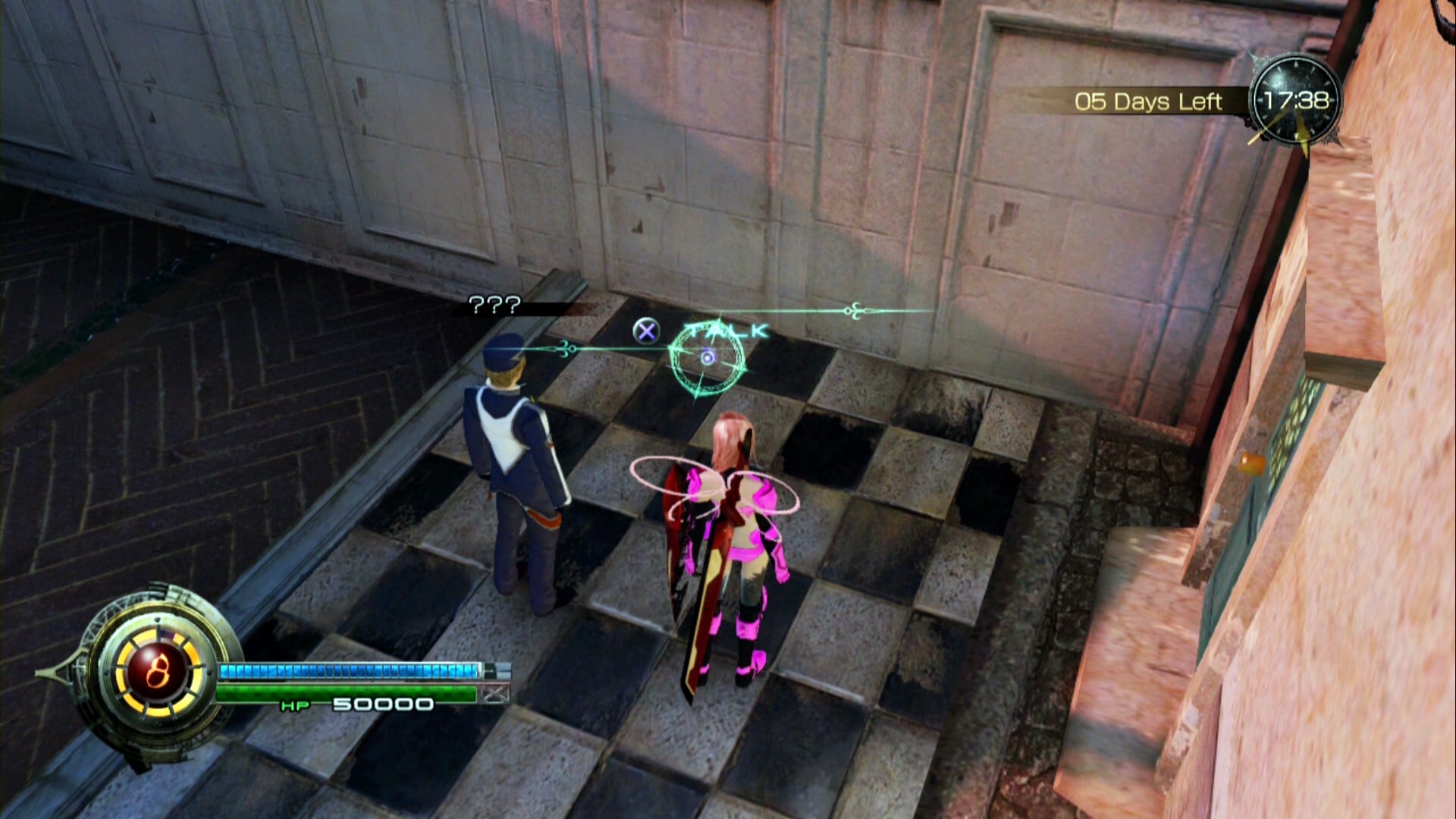Click the in-game clock showing 17:38
The width and height of the screenshot is (1456, 819).
coord(1294,101)
